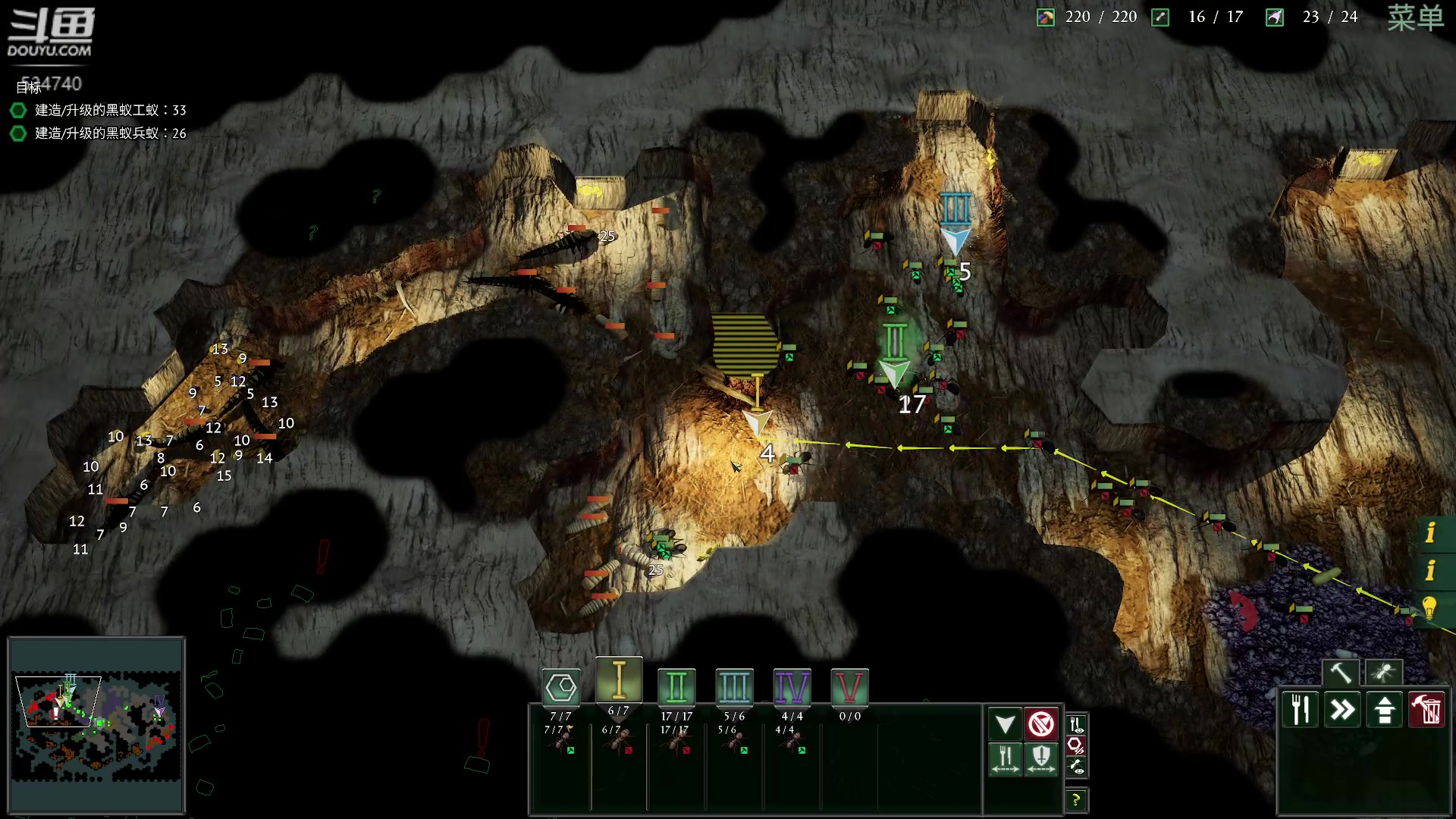Open the ant creatures tab
1456x819 pixels.
[x=1383, y=673]
